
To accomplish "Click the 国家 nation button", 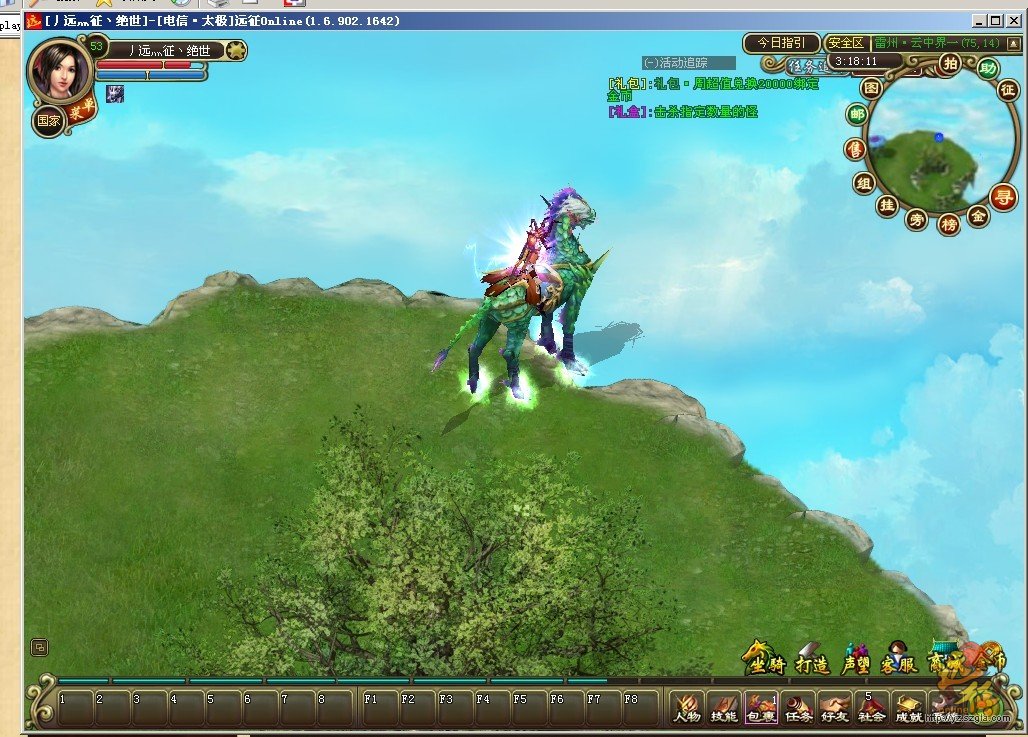I will point(48,122).
